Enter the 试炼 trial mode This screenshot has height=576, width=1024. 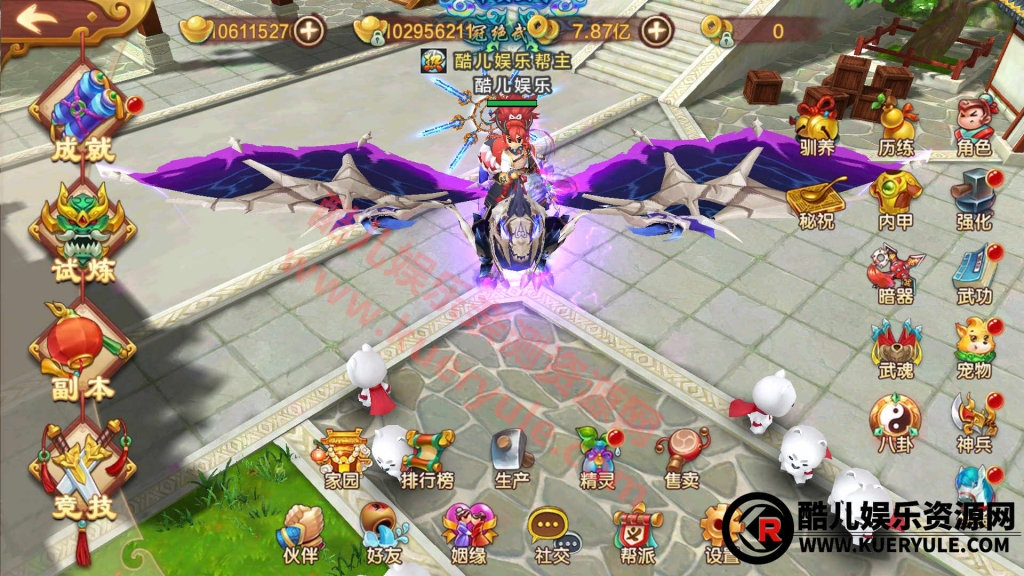click(83, 234)
